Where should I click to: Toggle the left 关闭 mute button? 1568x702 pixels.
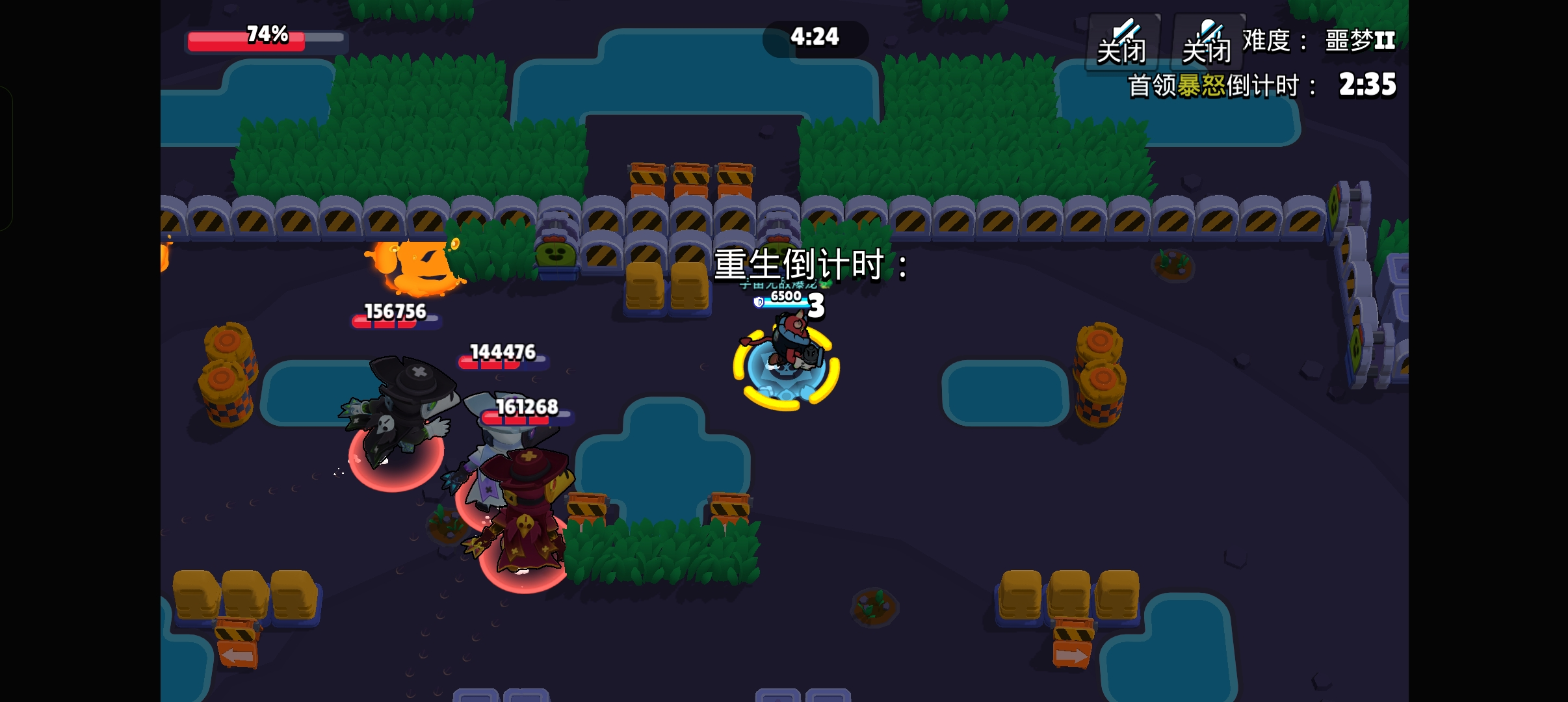(x=1123, y=49)
